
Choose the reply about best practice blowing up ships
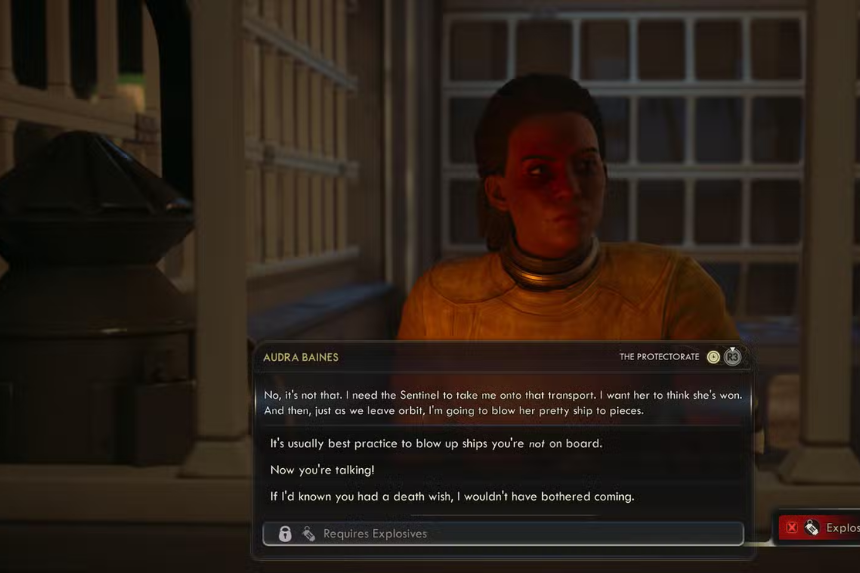pyautogui.click(x=436, y=443)
